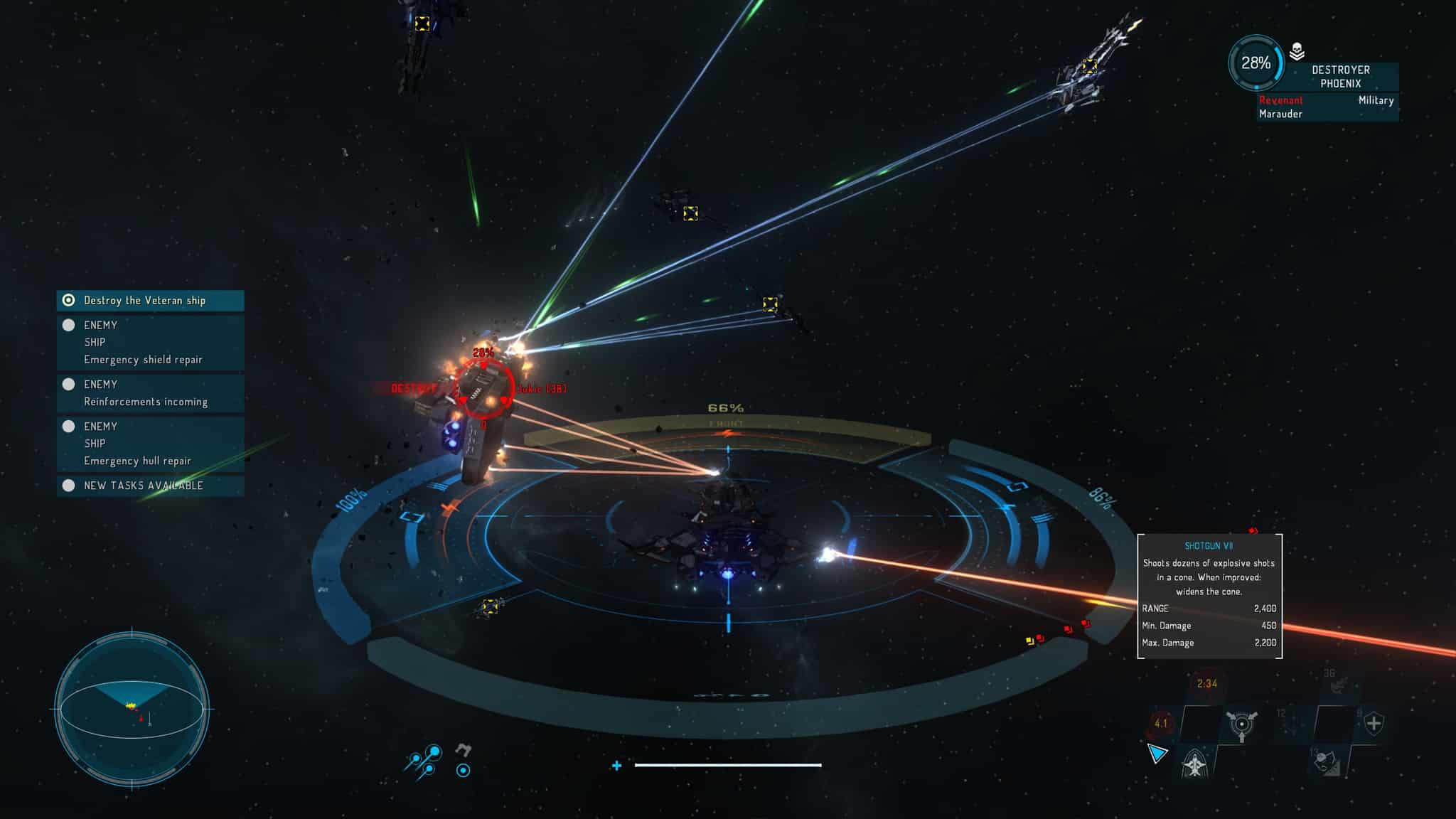Image resolution: width=1456 pixels, height=819 pixels.
Task: Activate the converging arrows target ability
Action: point(1241,725)
